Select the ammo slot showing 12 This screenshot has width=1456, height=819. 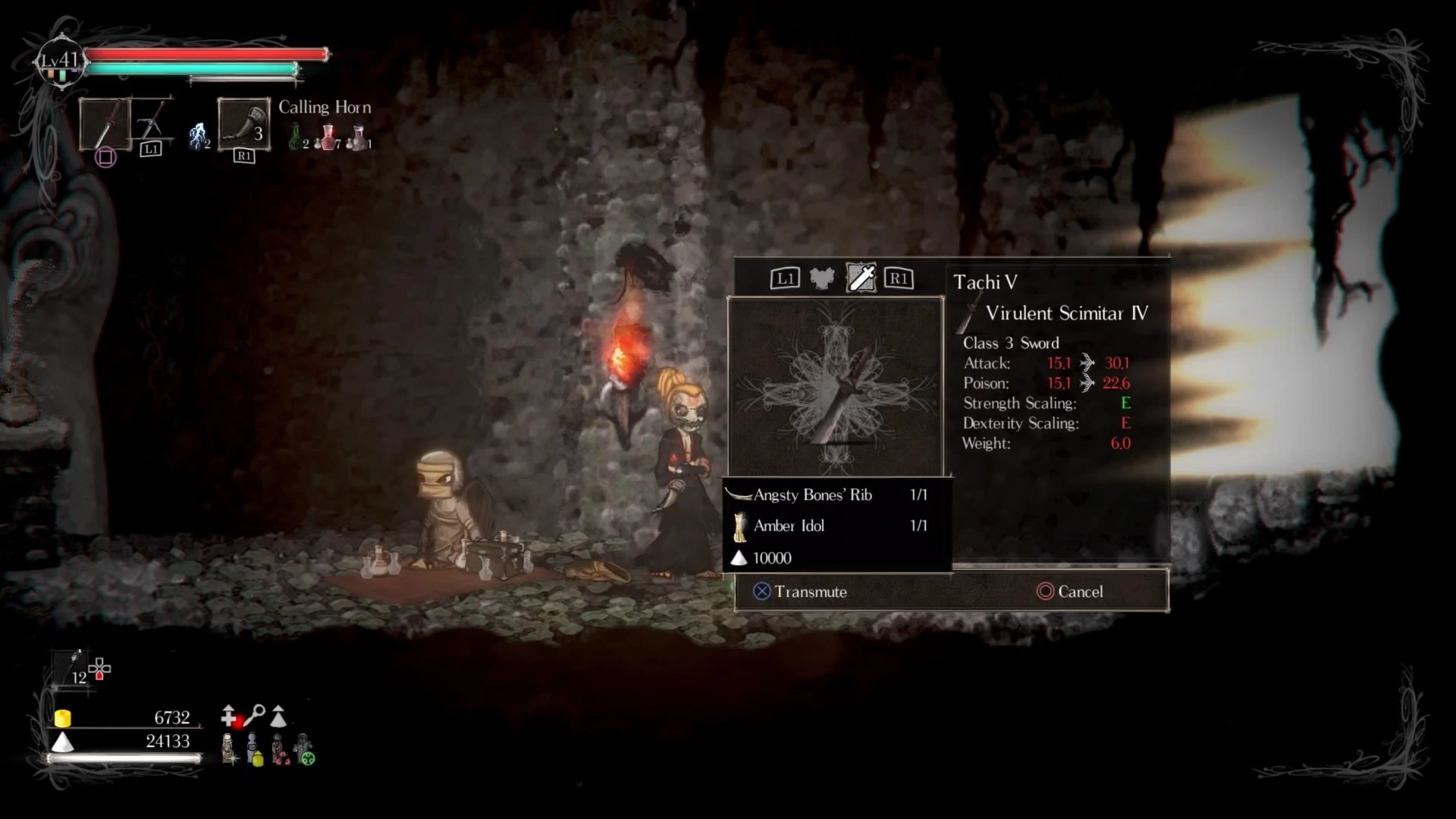pyautogui.click(x=75, y=669)
